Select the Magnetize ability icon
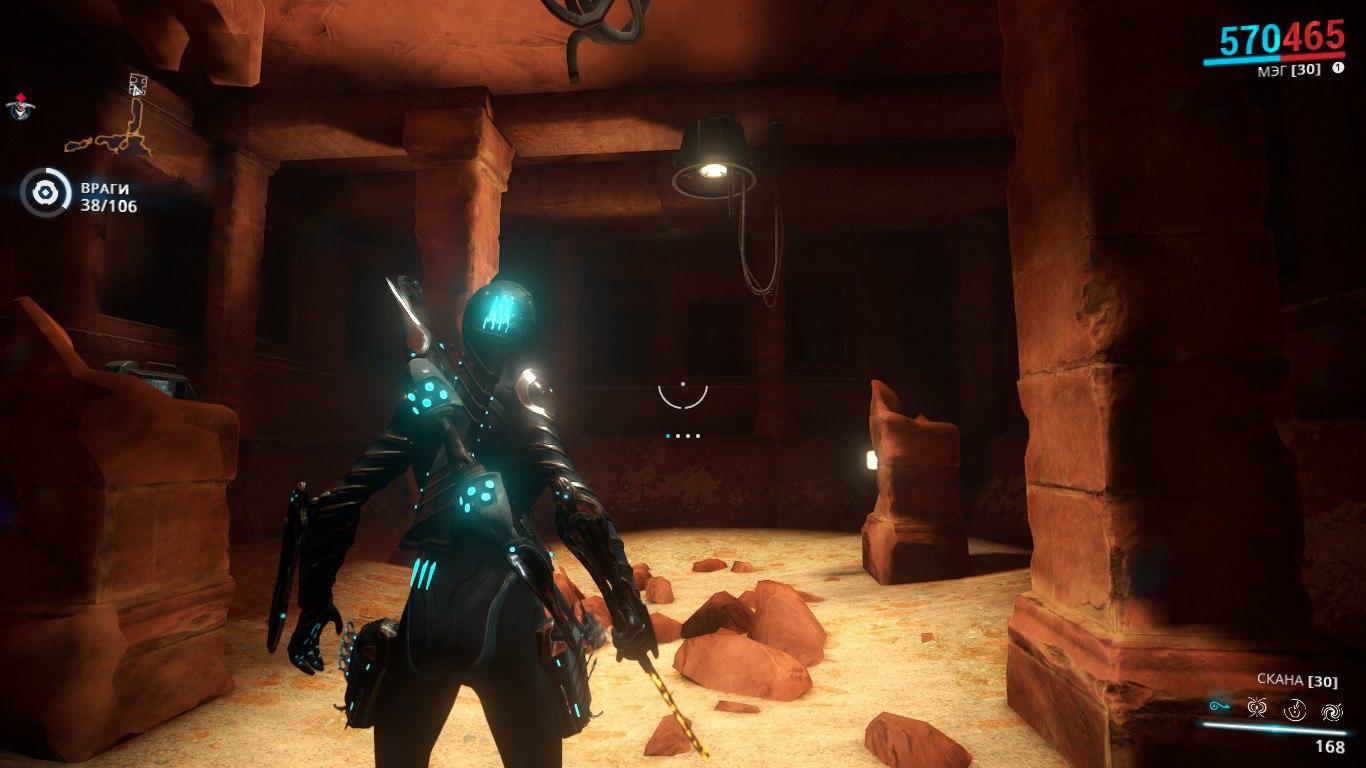Screen dimensions: 1366x768 pos(1257,709)
